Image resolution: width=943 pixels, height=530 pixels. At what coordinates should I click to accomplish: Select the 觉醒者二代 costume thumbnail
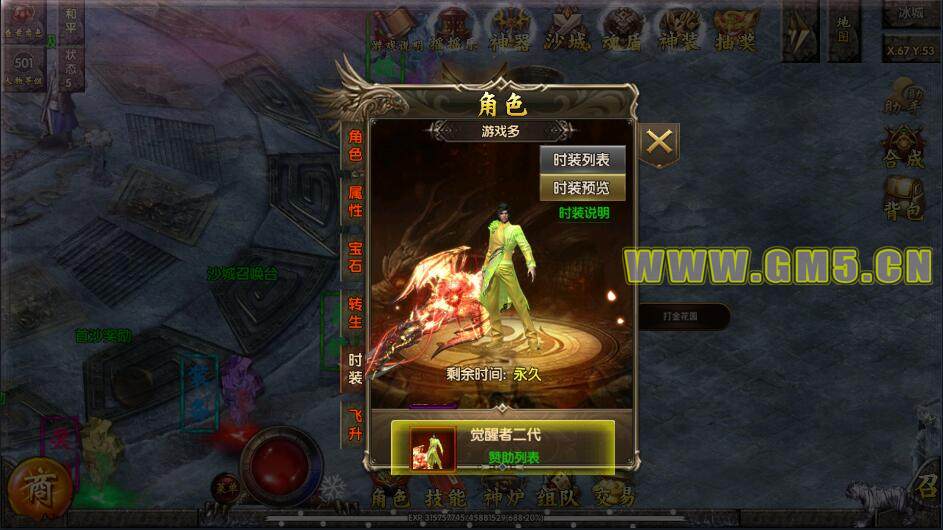coord(432,448)
